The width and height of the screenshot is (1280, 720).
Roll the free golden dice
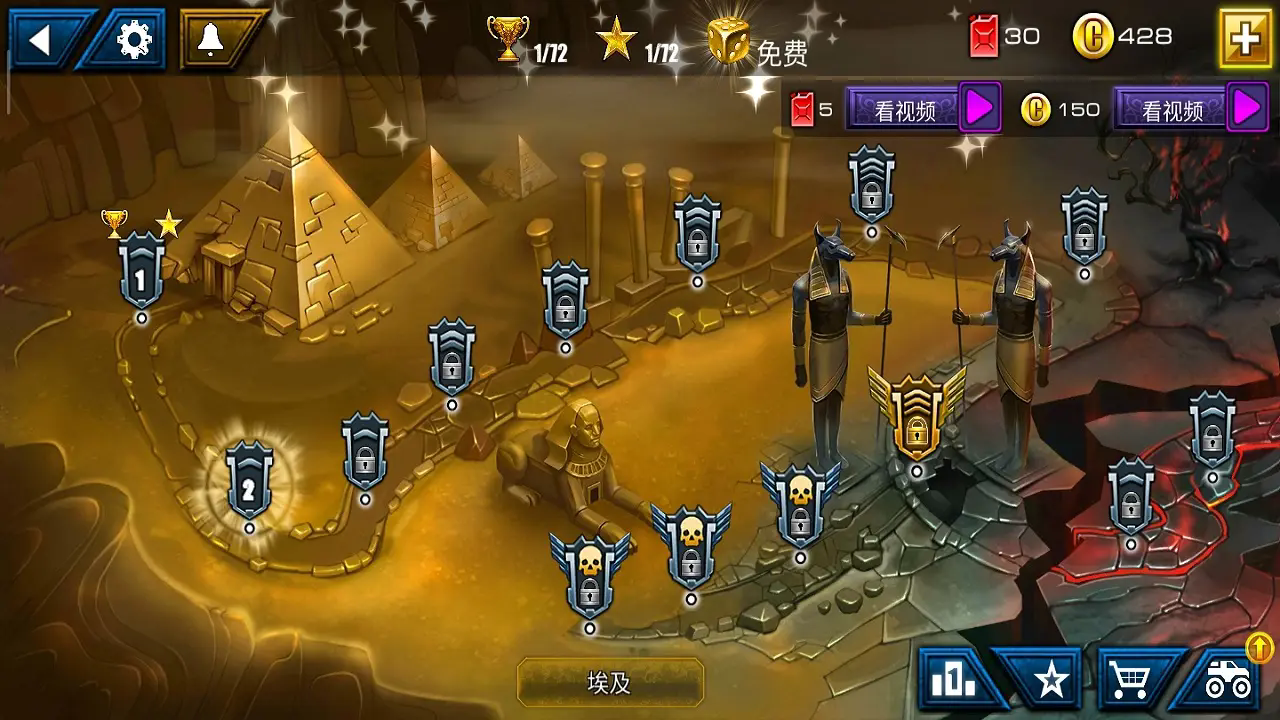tap(730, 40)
